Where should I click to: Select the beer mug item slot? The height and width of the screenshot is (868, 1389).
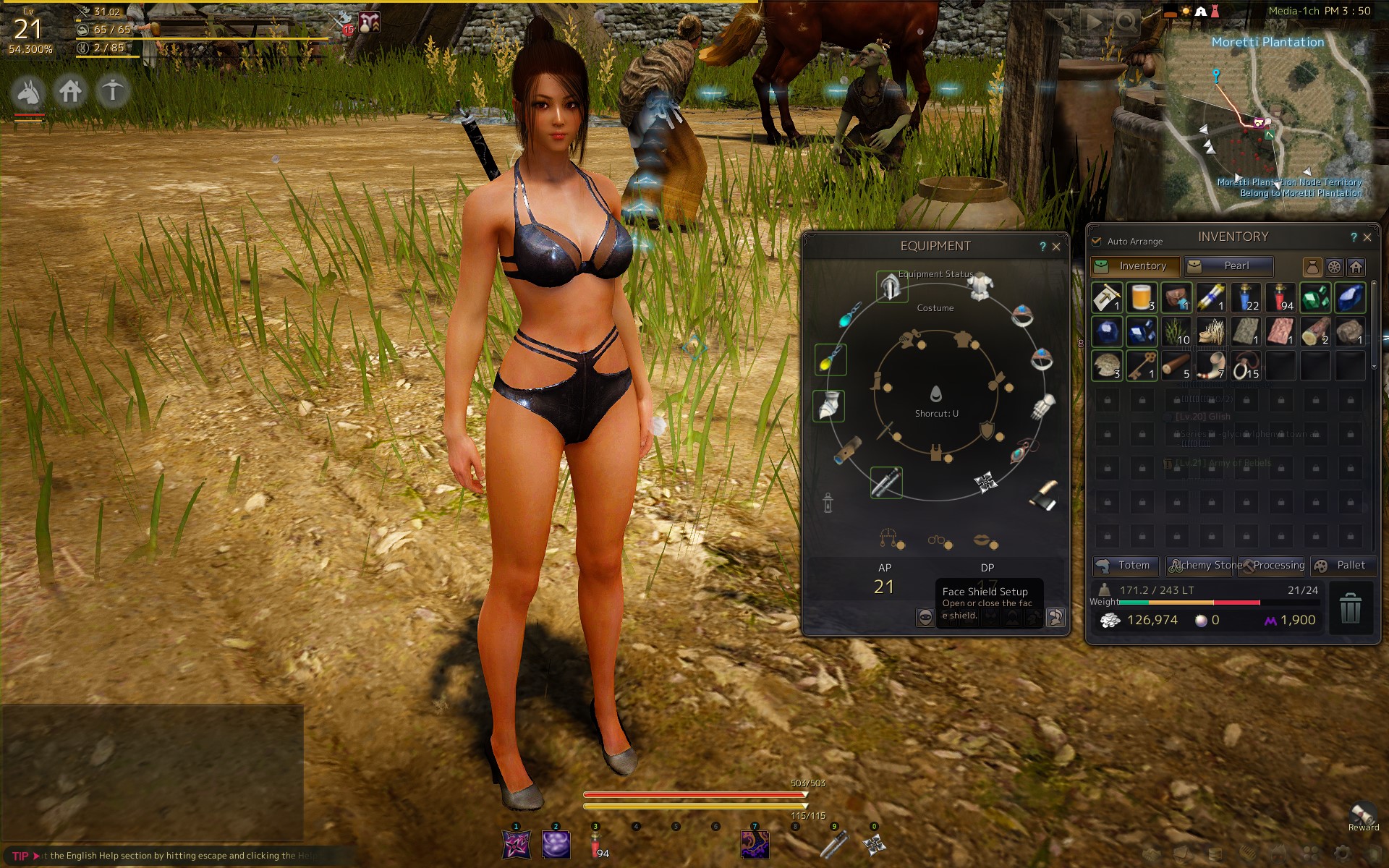(x=1142, y=297)
